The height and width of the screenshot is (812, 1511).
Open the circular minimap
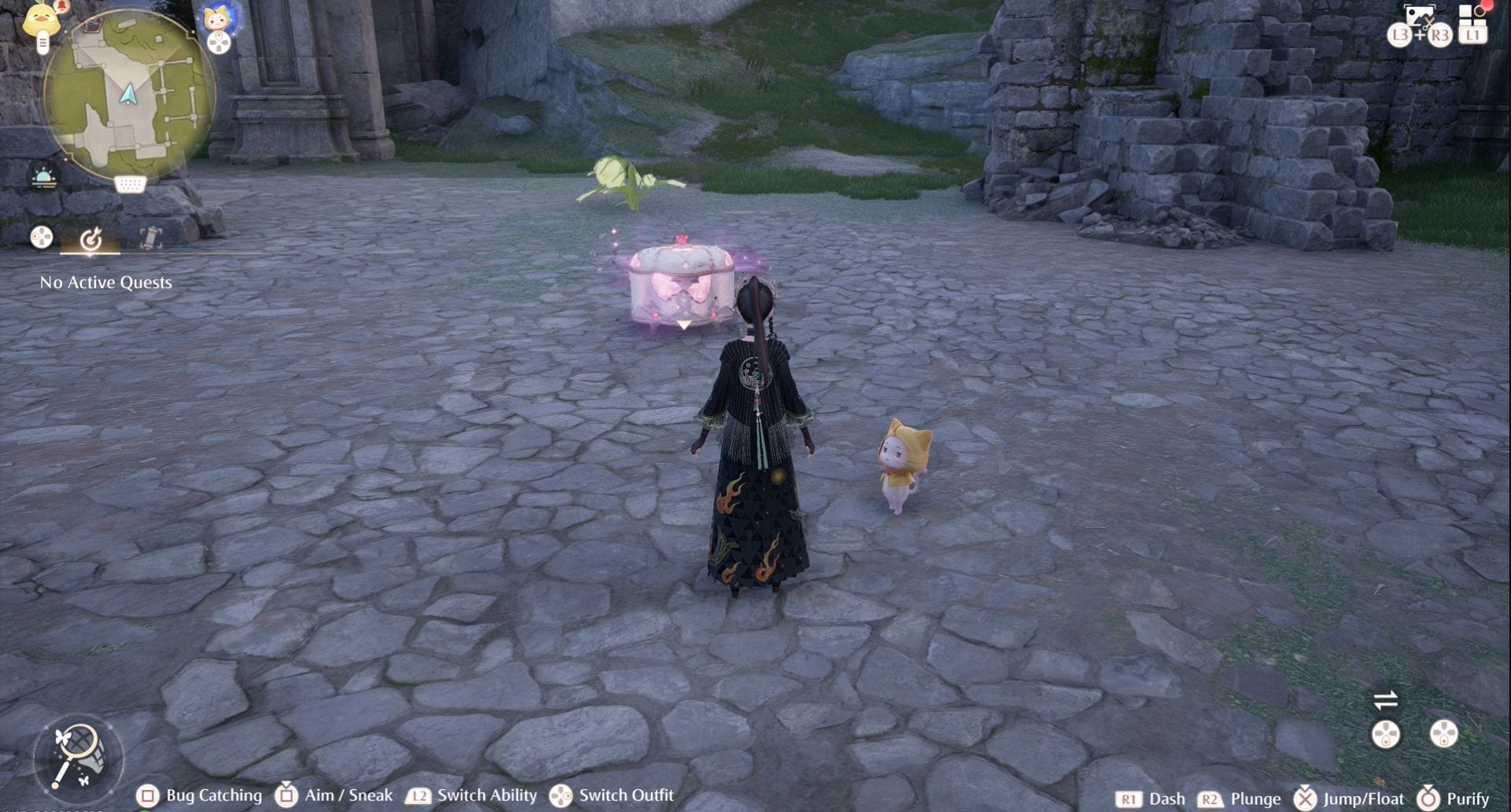[x=128, y=96]
